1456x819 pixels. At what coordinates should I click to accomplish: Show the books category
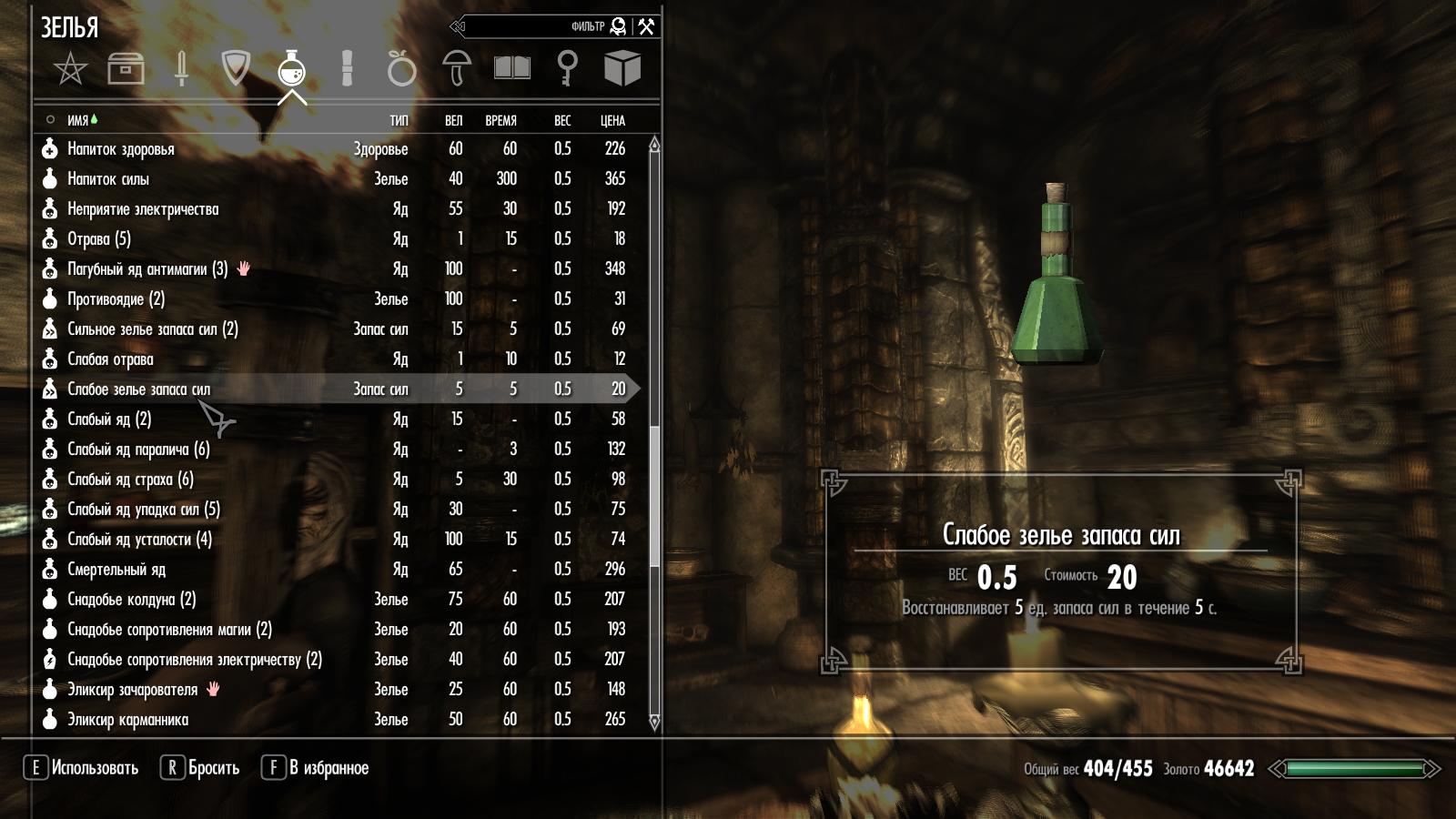point(512,68)
